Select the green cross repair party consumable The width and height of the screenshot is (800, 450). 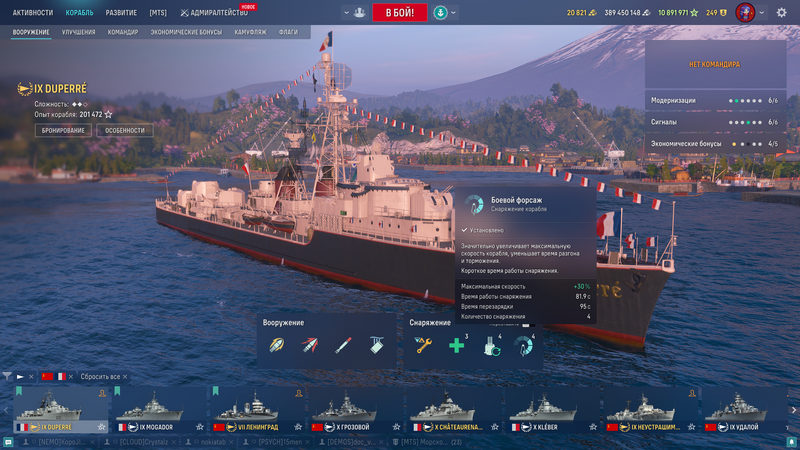pyautogui.click(x=457, y=345)
